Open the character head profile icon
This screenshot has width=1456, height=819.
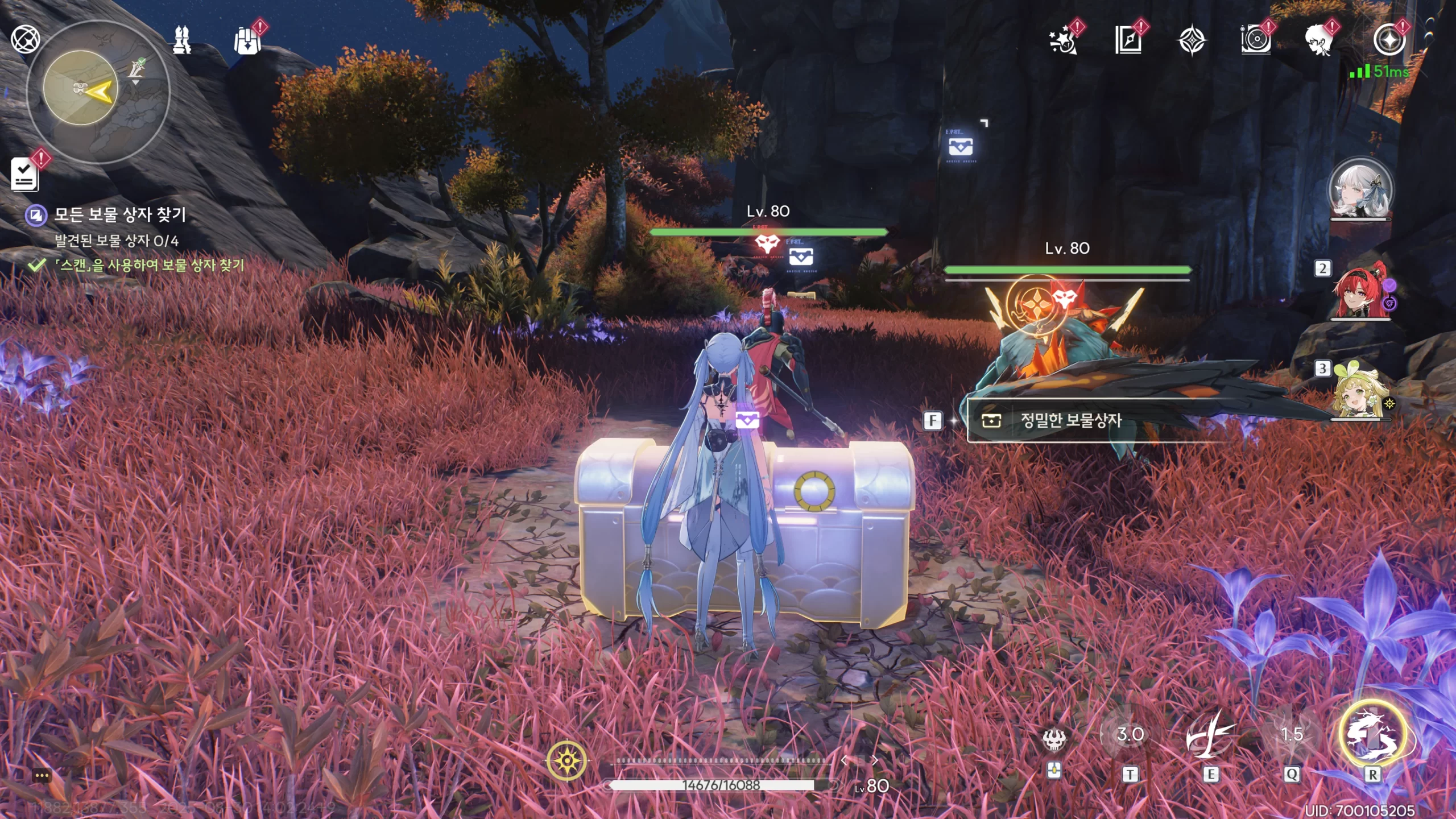[x=1318, y=41]
